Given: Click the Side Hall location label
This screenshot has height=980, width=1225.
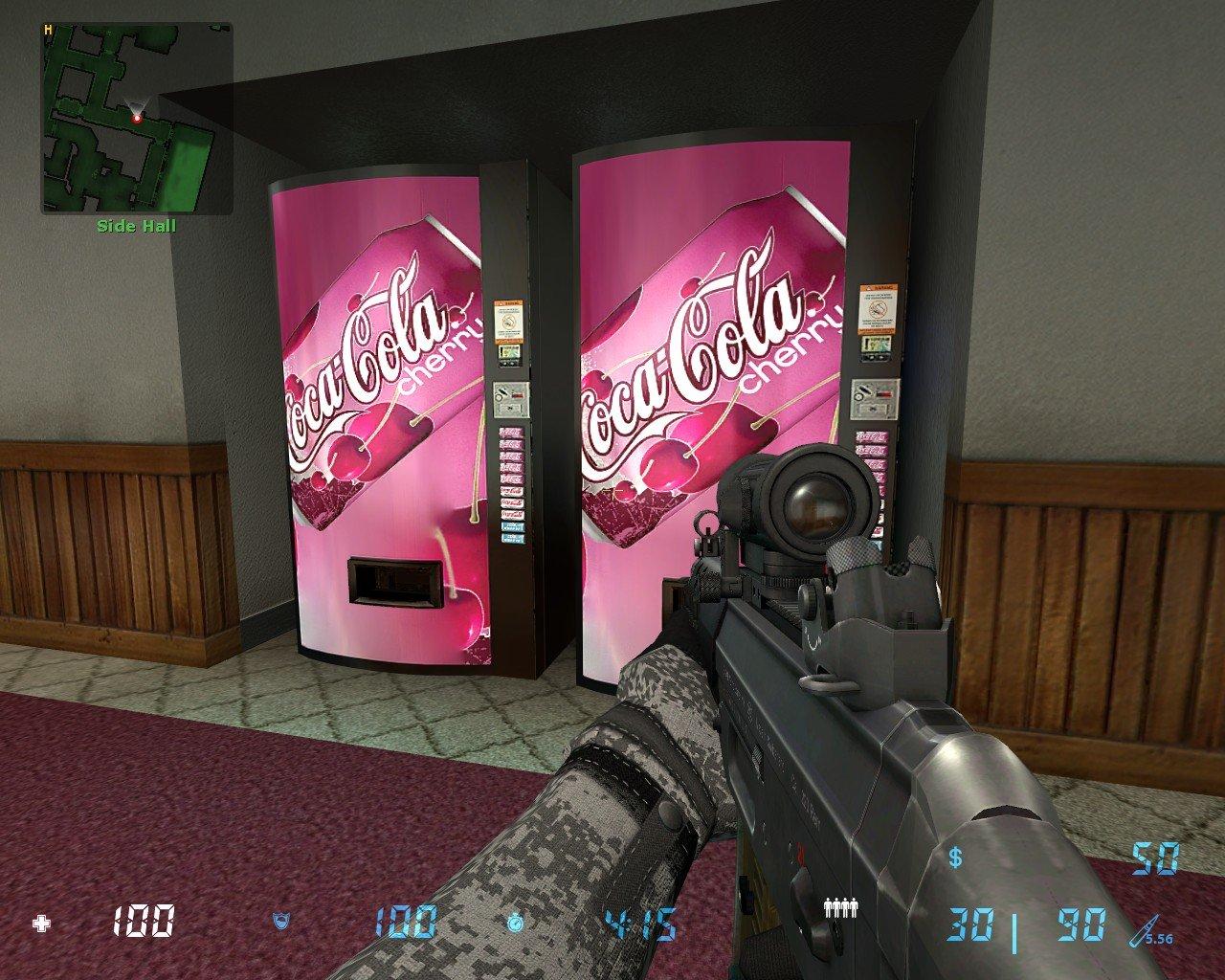Looking at the screenshot, I should click(x=136, y=227).
